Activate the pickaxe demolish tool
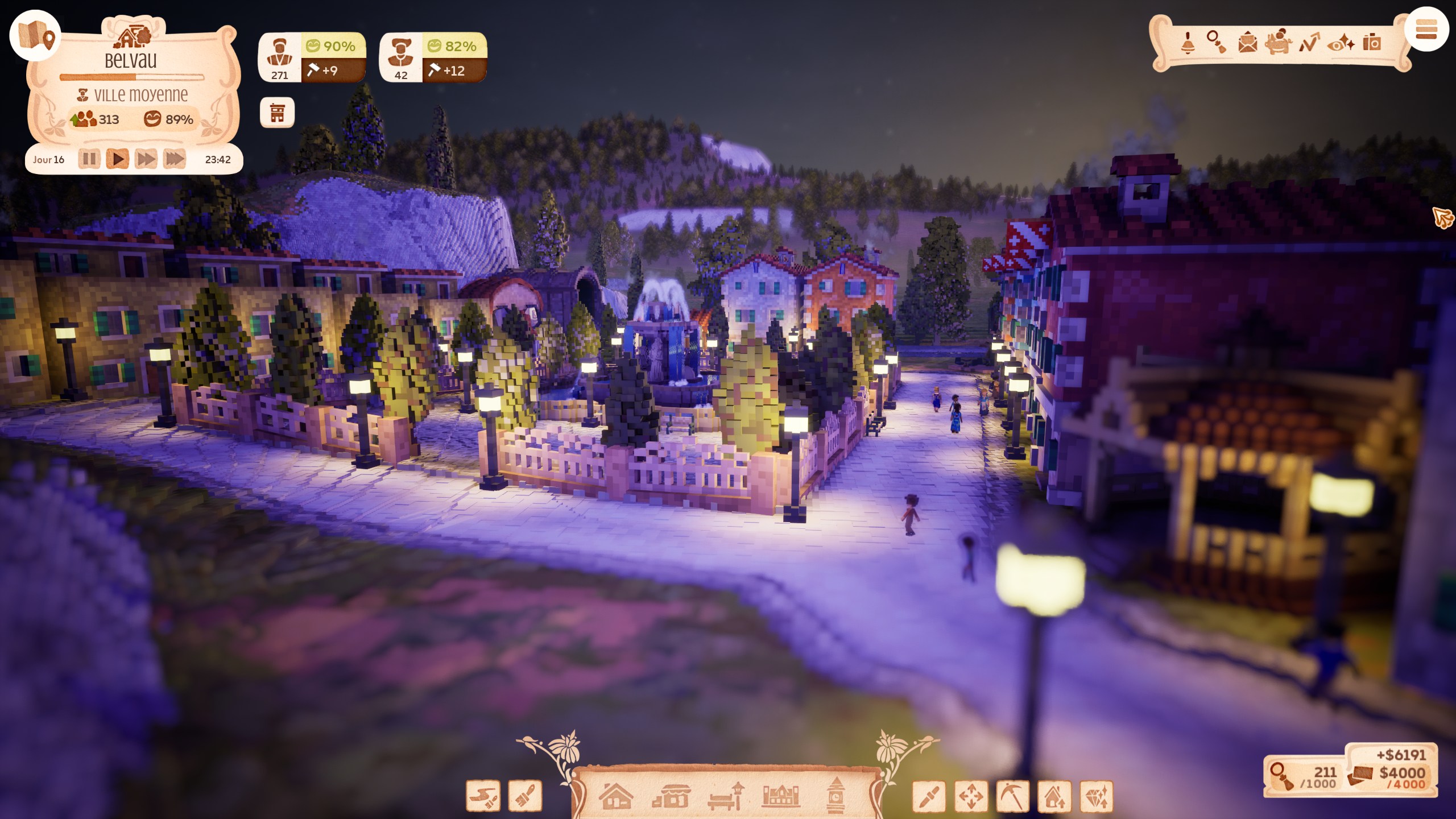1456x819 pixels. coord(1012,796)
